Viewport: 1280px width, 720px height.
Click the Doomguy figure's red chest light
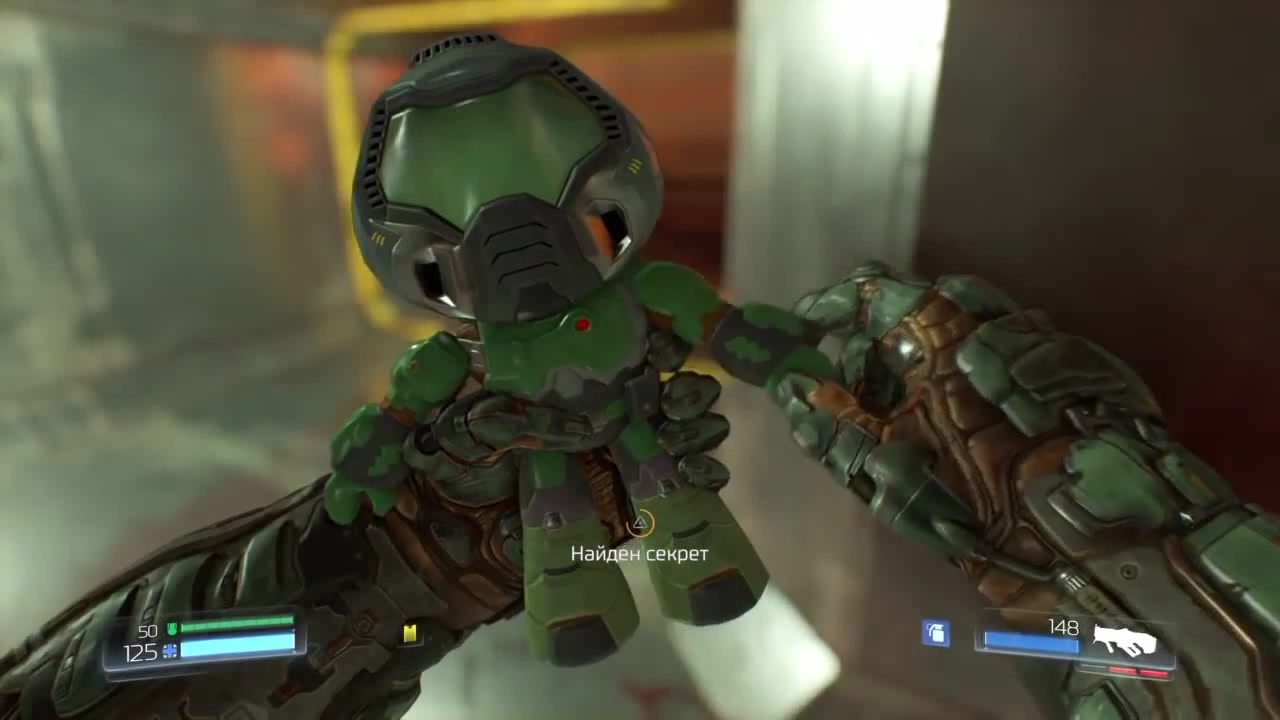pos(580,324)
